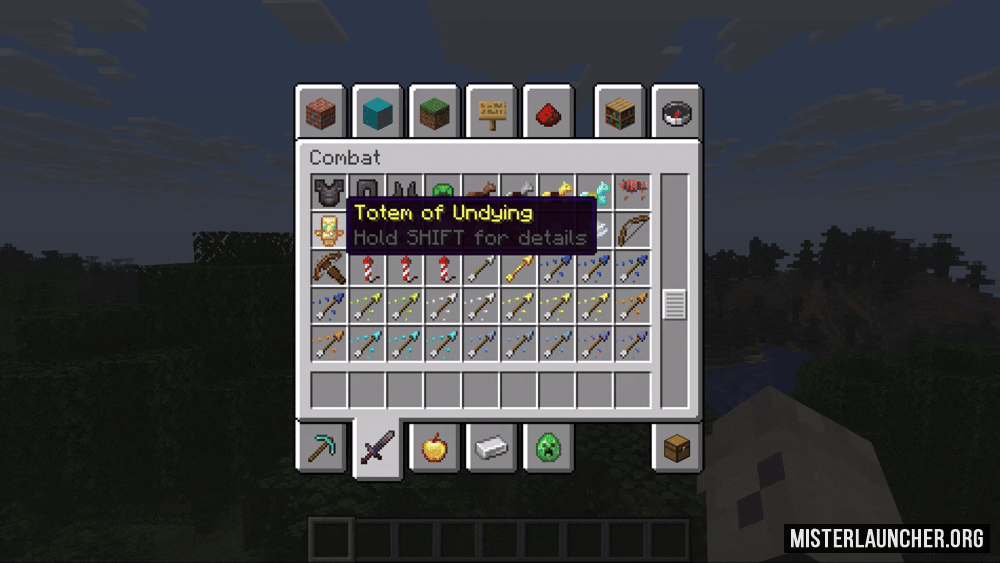
Task: Switch to the redstone dust tab
Action: pos(548,113)
